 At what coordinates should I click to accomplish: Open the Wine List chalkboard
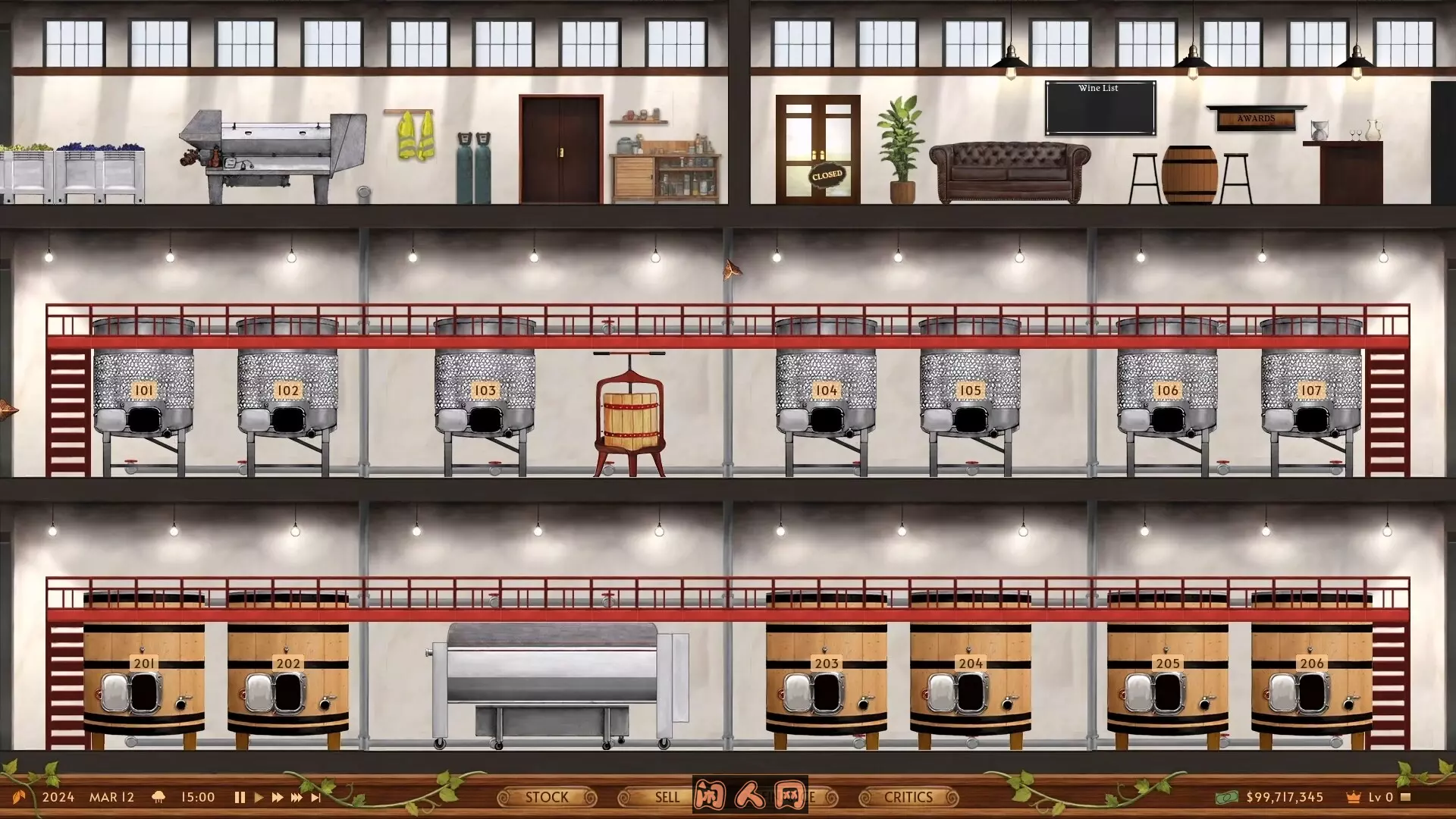[x=1100, y=108]
